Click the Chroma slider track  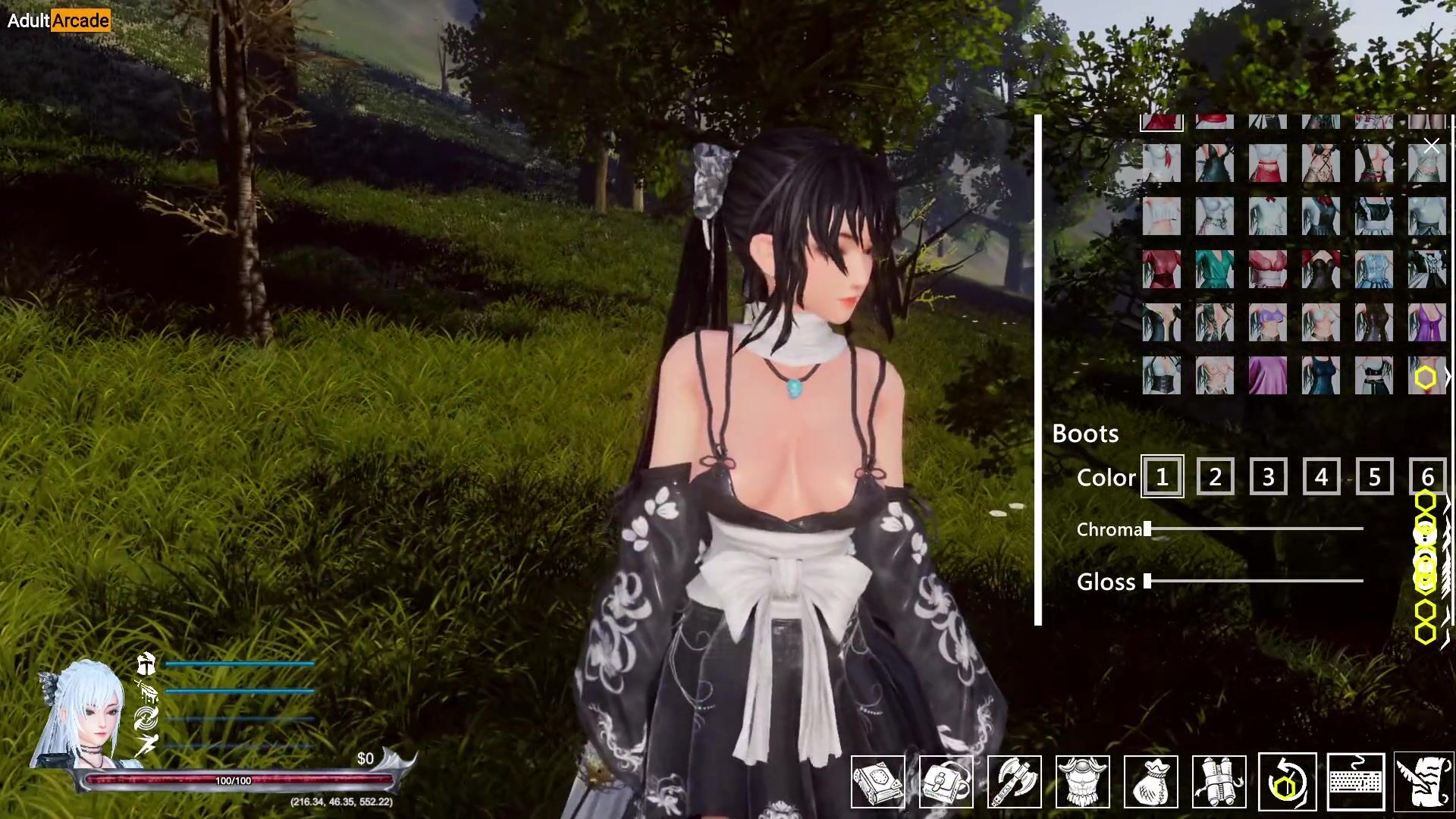pyautogui.click(x=1255, y=529)
